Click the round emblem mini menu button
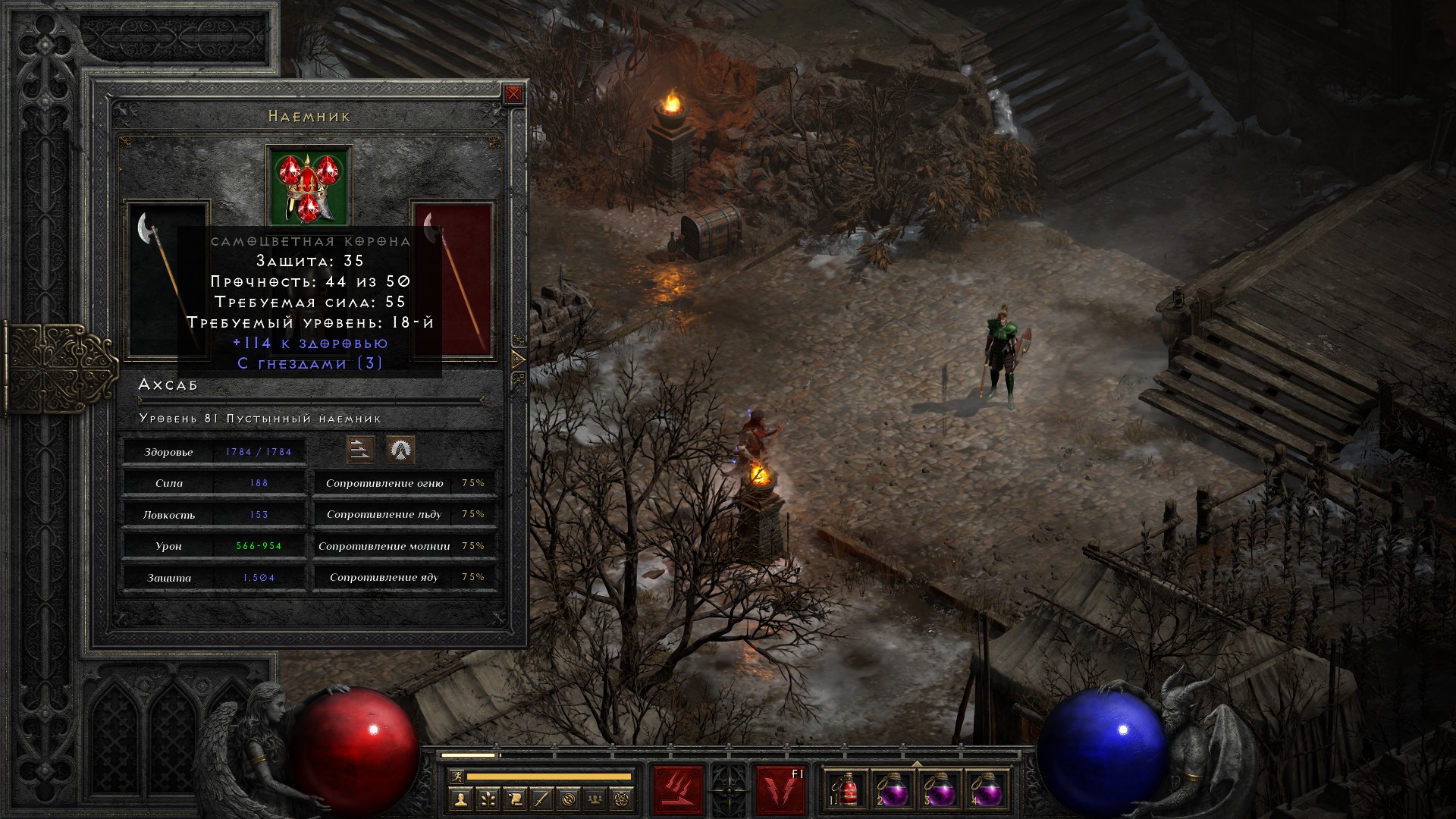Viewport: 1456px width, 819px height. click(x=570, y=799)
